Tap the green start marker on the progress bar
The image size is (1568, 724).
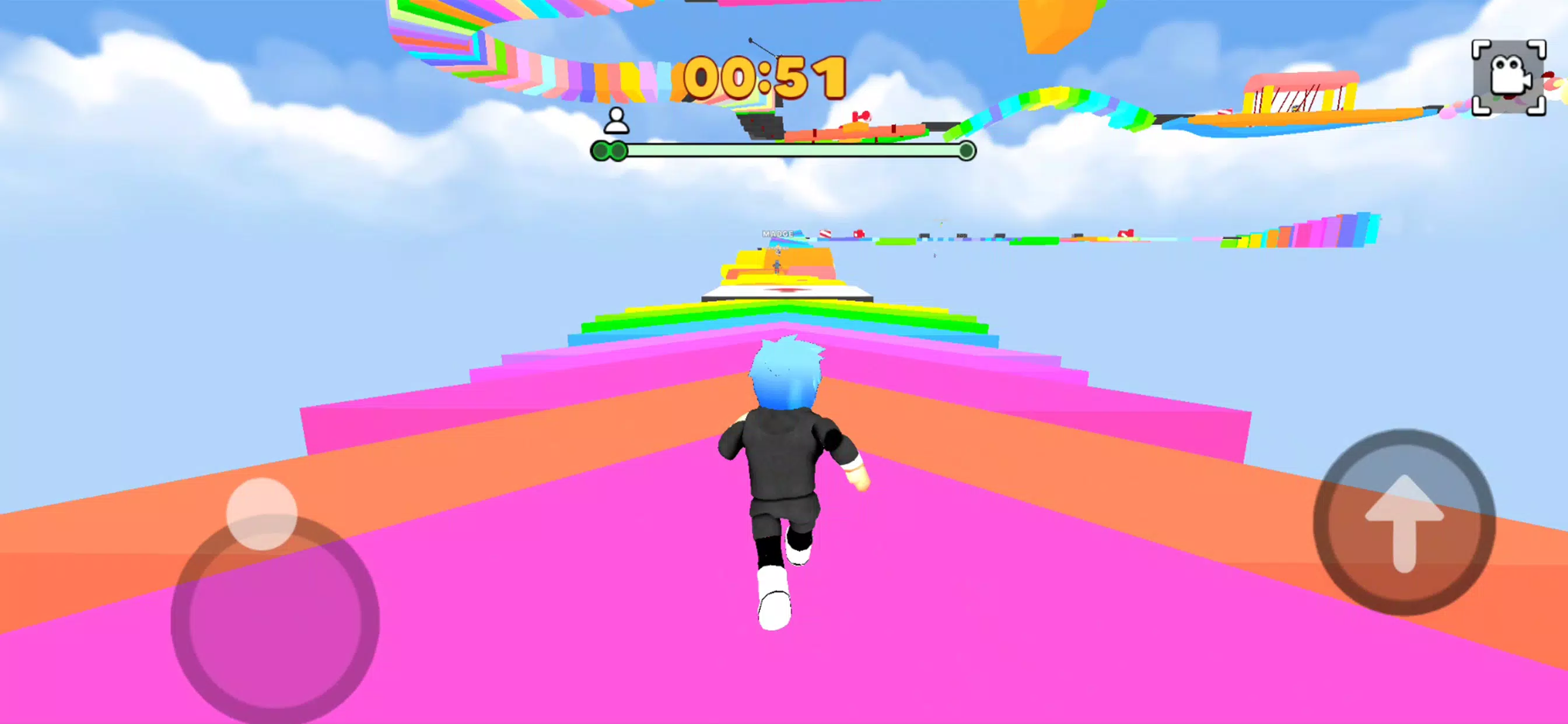608,152
